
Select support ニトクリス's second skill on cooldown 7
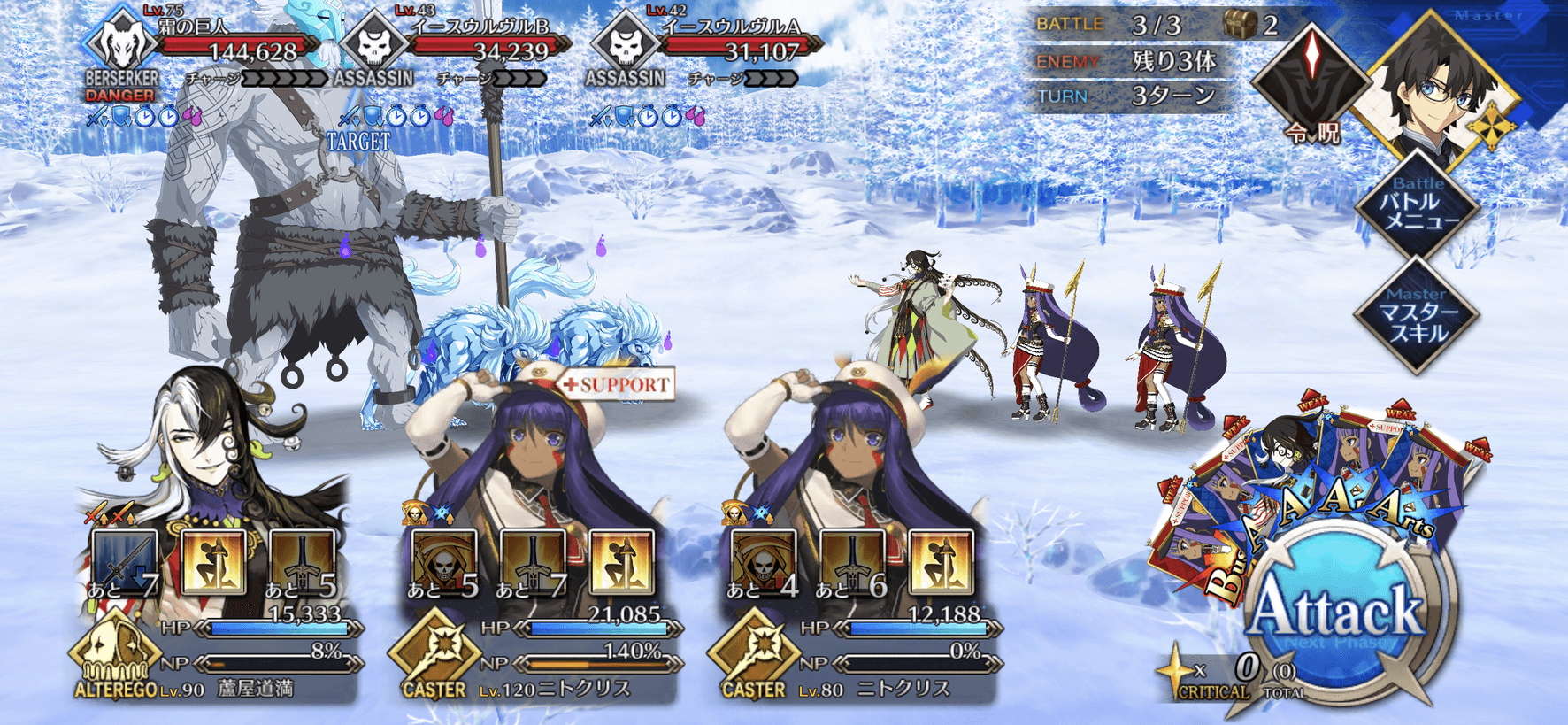(533, 563)
